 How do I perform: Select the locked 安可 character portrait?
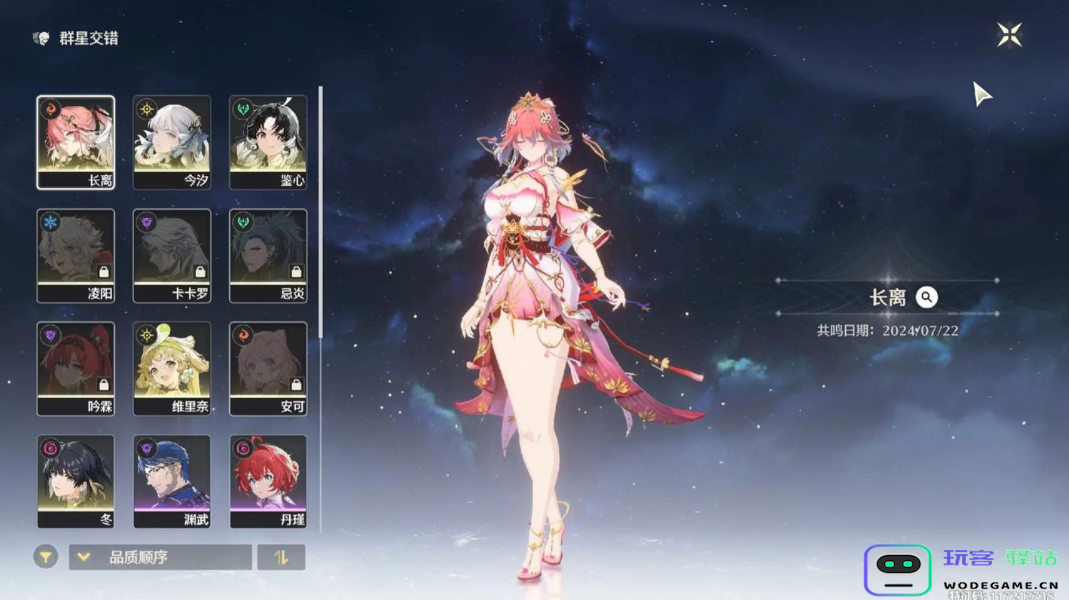(x=268, y=368)
